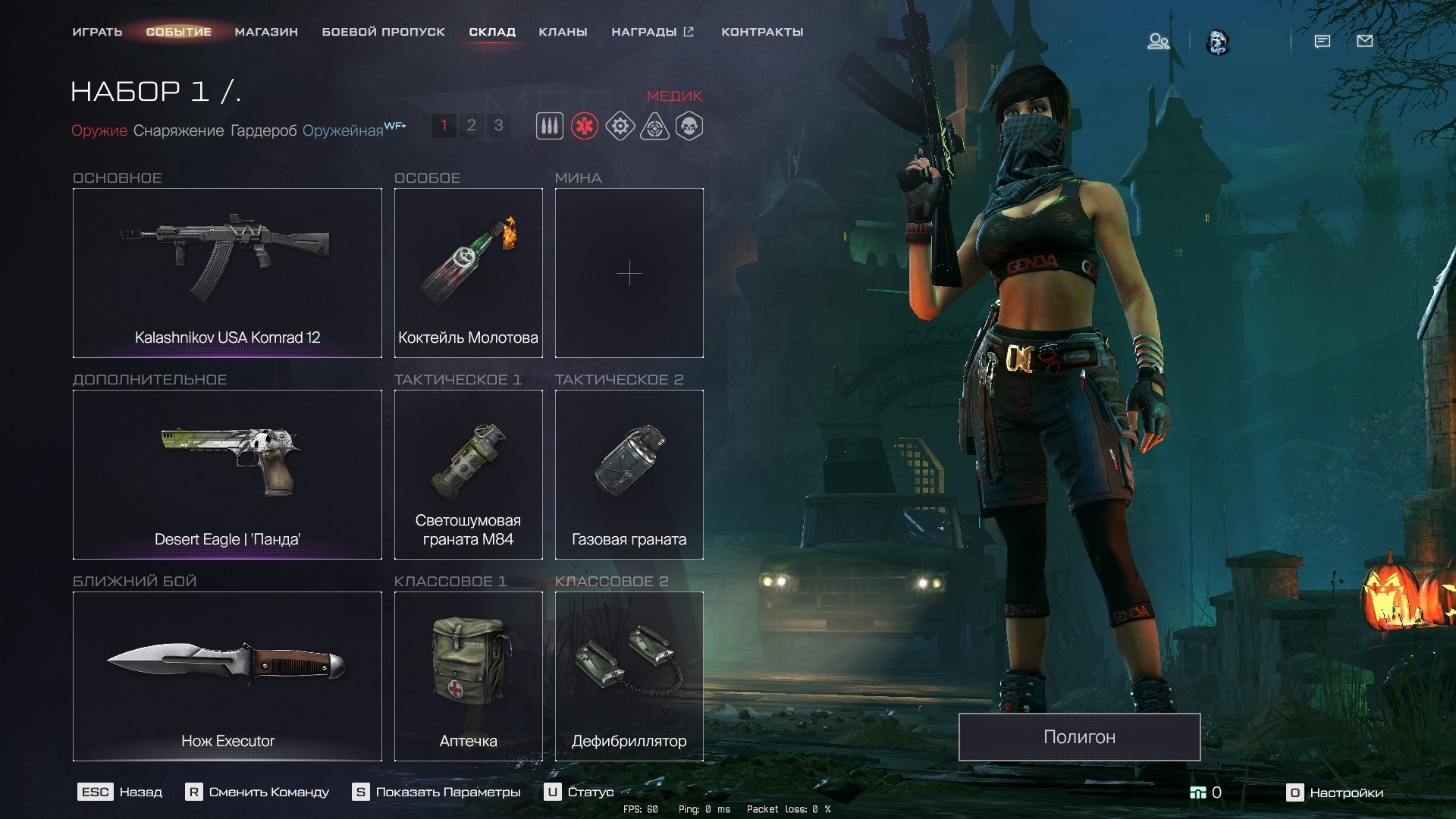Viewport: 1456px width, 819px height.
Task: Launch the Полигон firing range
Action: (x=1079, y=736)
